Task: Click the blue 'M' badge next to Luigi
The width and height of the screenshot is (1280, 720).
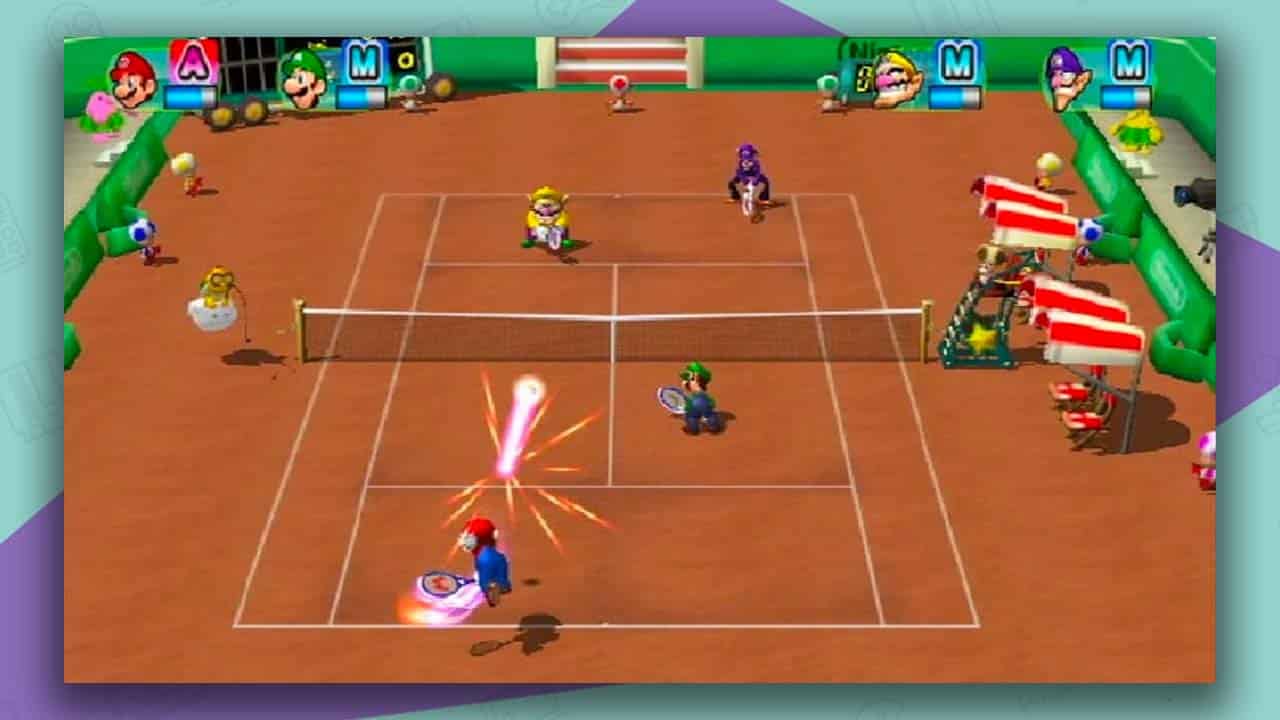Action: (x=362, y=62)
